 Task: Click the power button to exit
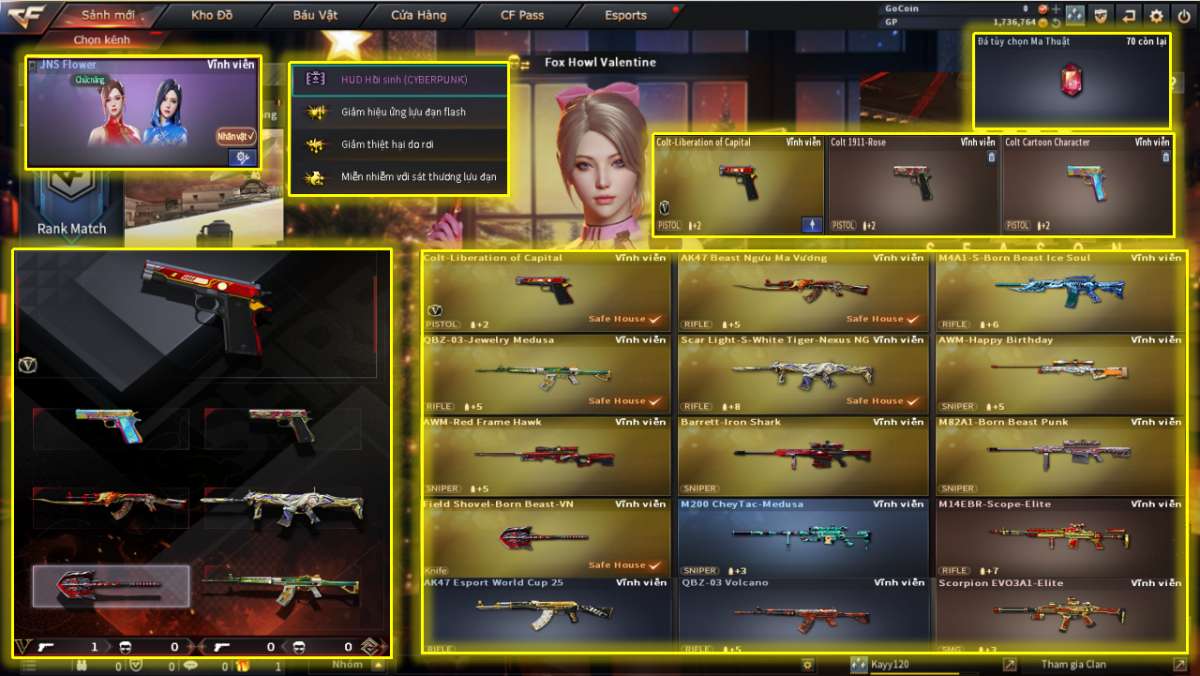pyautogui.click(x=1184, y=15)
